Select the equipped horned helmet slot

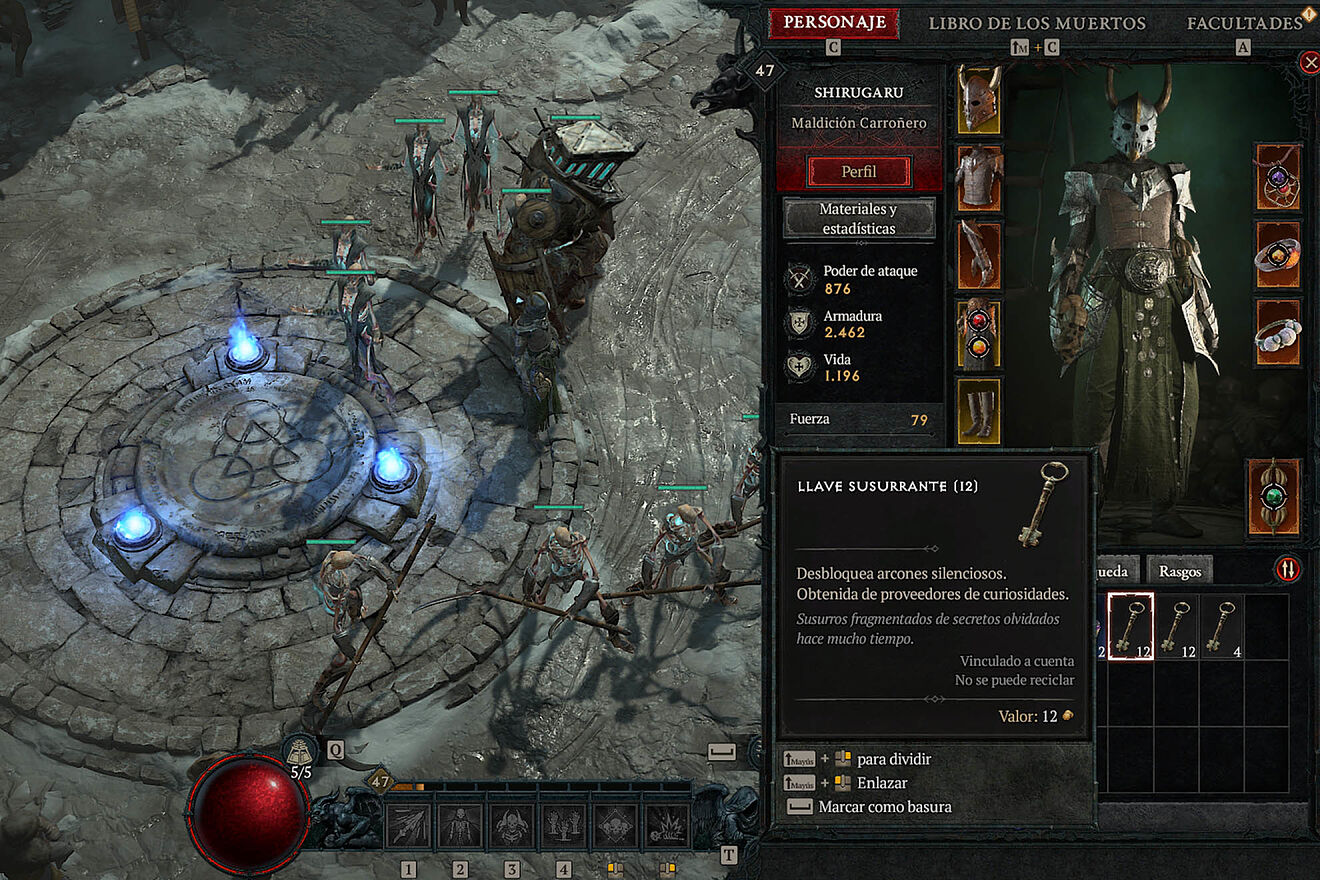[x=979, y=99]
